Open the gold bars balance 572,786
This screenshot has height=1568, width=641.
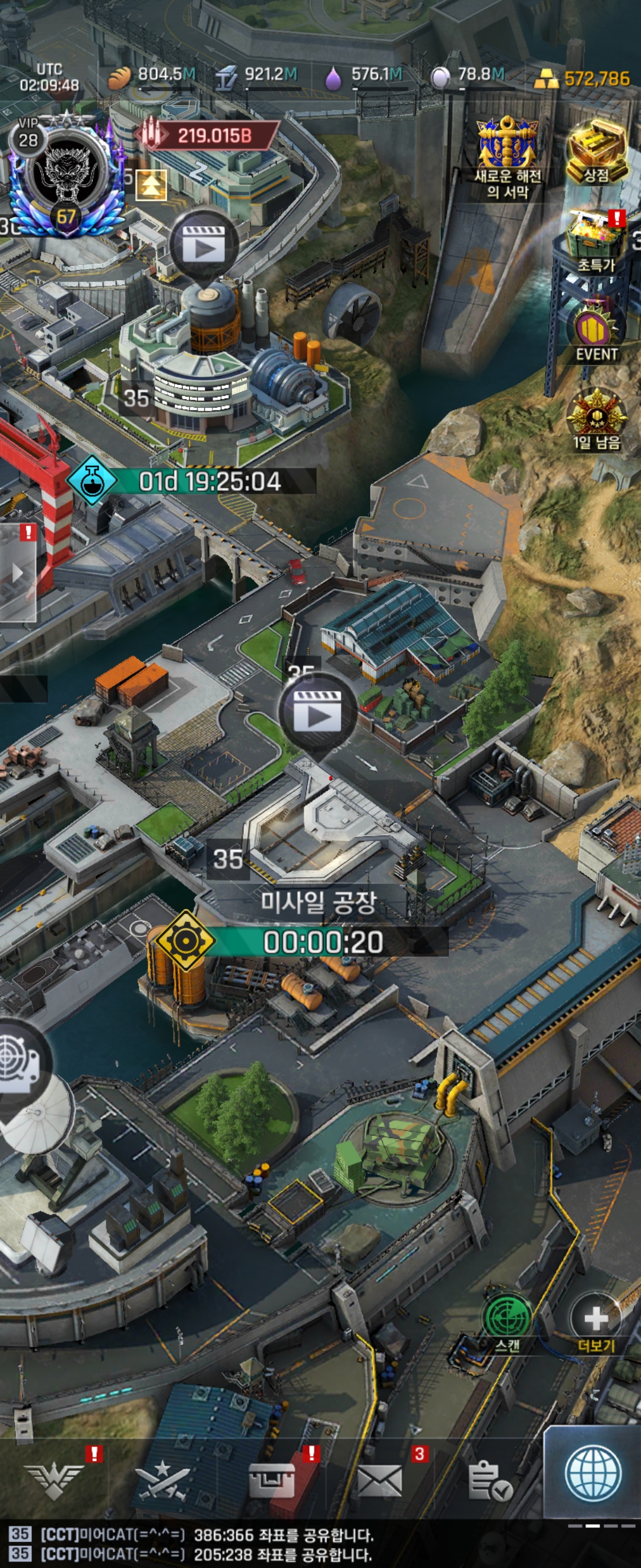[x=582, y=78]
